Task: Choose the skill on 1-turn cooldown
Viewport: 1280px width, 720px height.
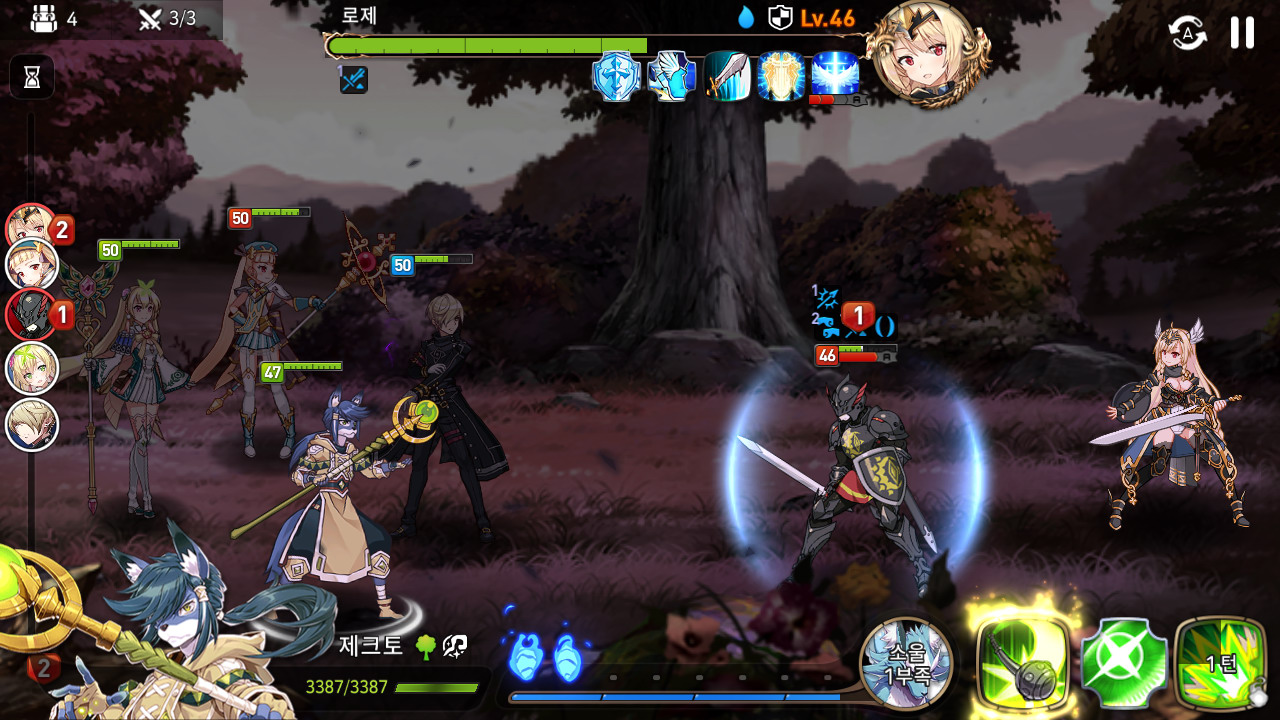Action: [1220, 662]
